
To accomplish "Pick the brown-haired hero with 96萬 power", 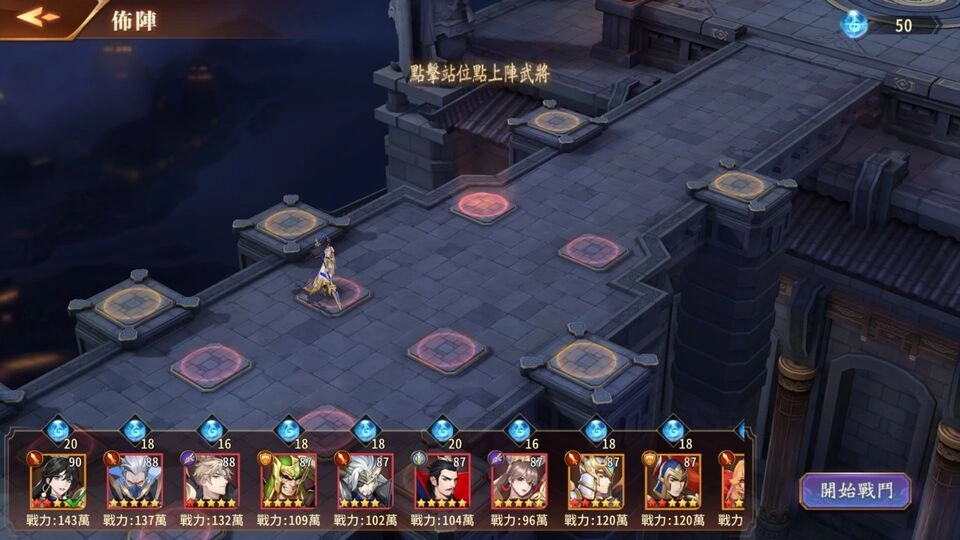I will (519, 481).
